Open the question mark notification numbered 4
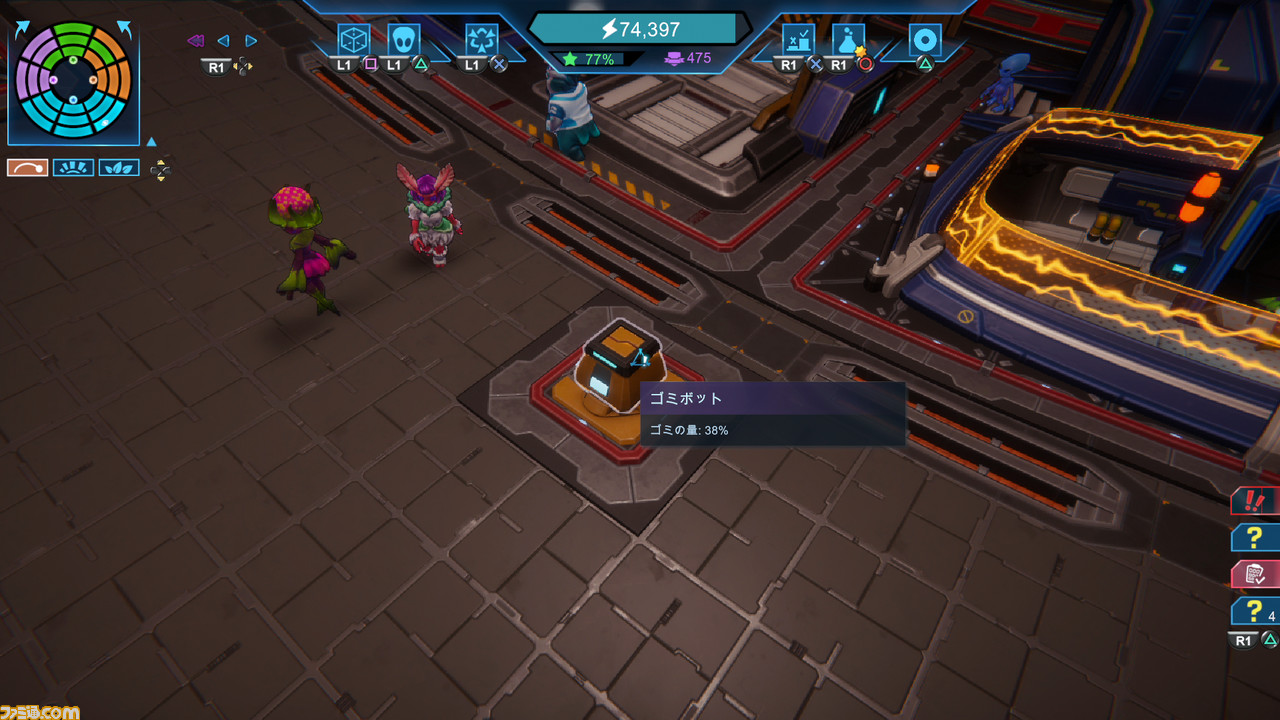Screen dimensions: 1280x720 coord(1254,611)
